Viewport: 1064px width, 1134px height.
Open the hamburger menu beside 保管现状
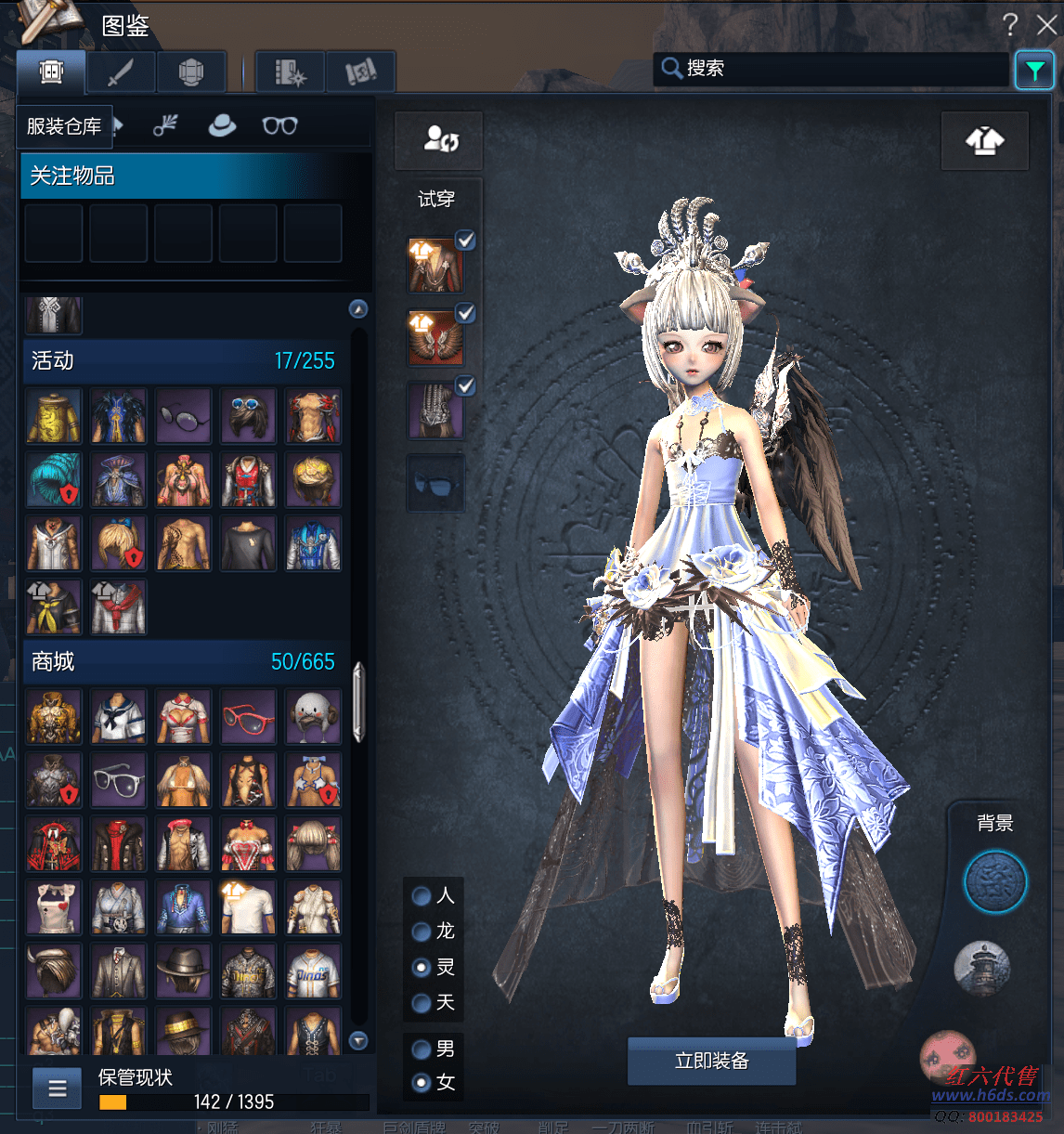pyautogui.click(x=58, y=1088)
